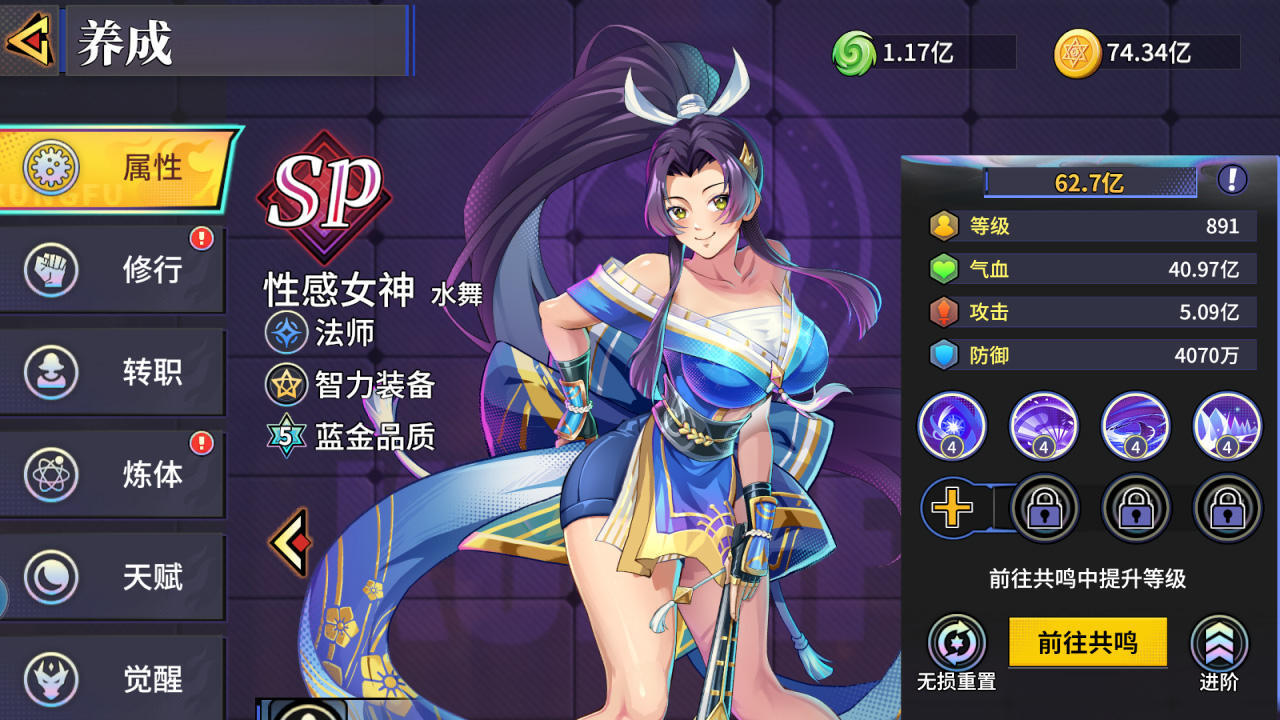Image resolution: width=1280 pixels, height=720 pixels.
Task: Click the green swirl currency icon
Action: click(853, 53)
